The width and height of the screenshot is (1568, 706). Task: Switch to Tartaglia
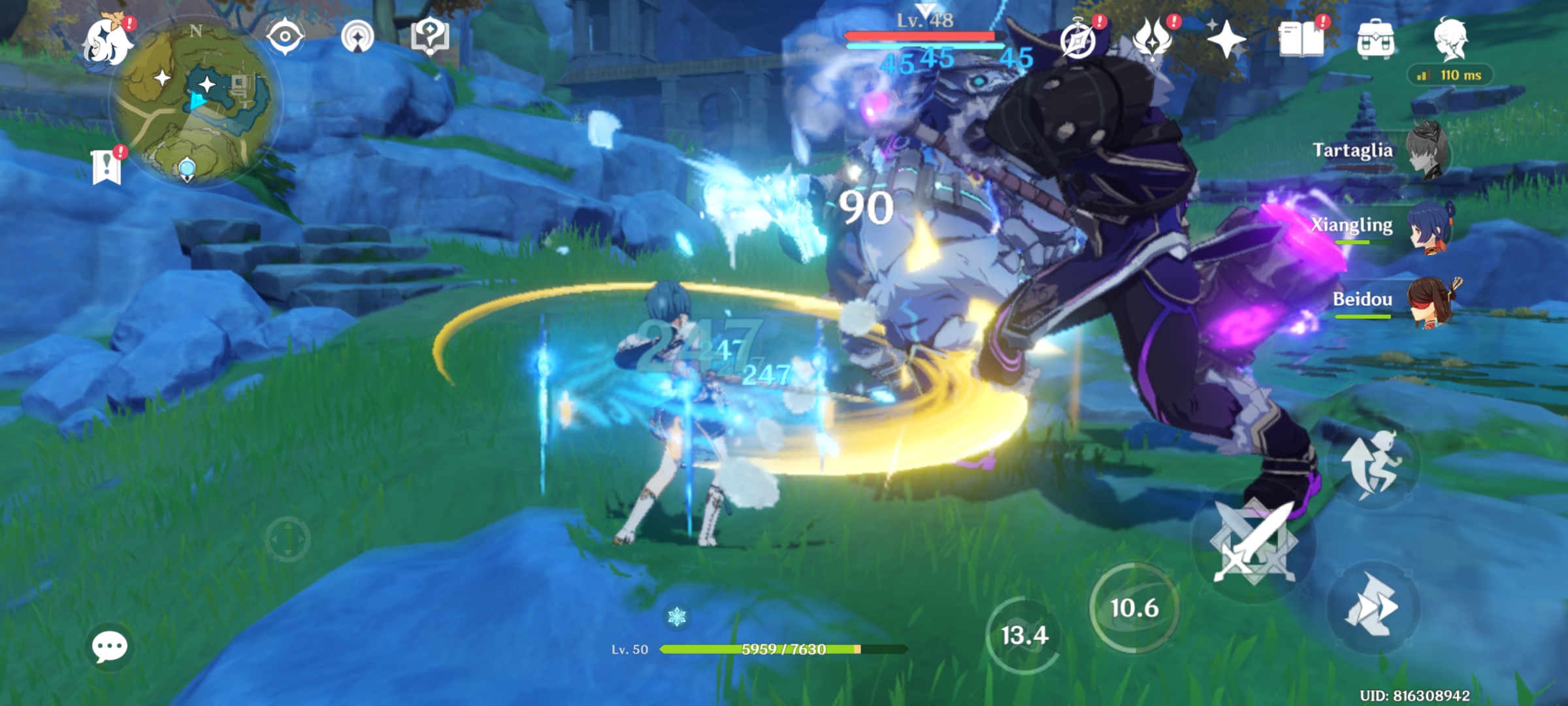point(1427,152)
